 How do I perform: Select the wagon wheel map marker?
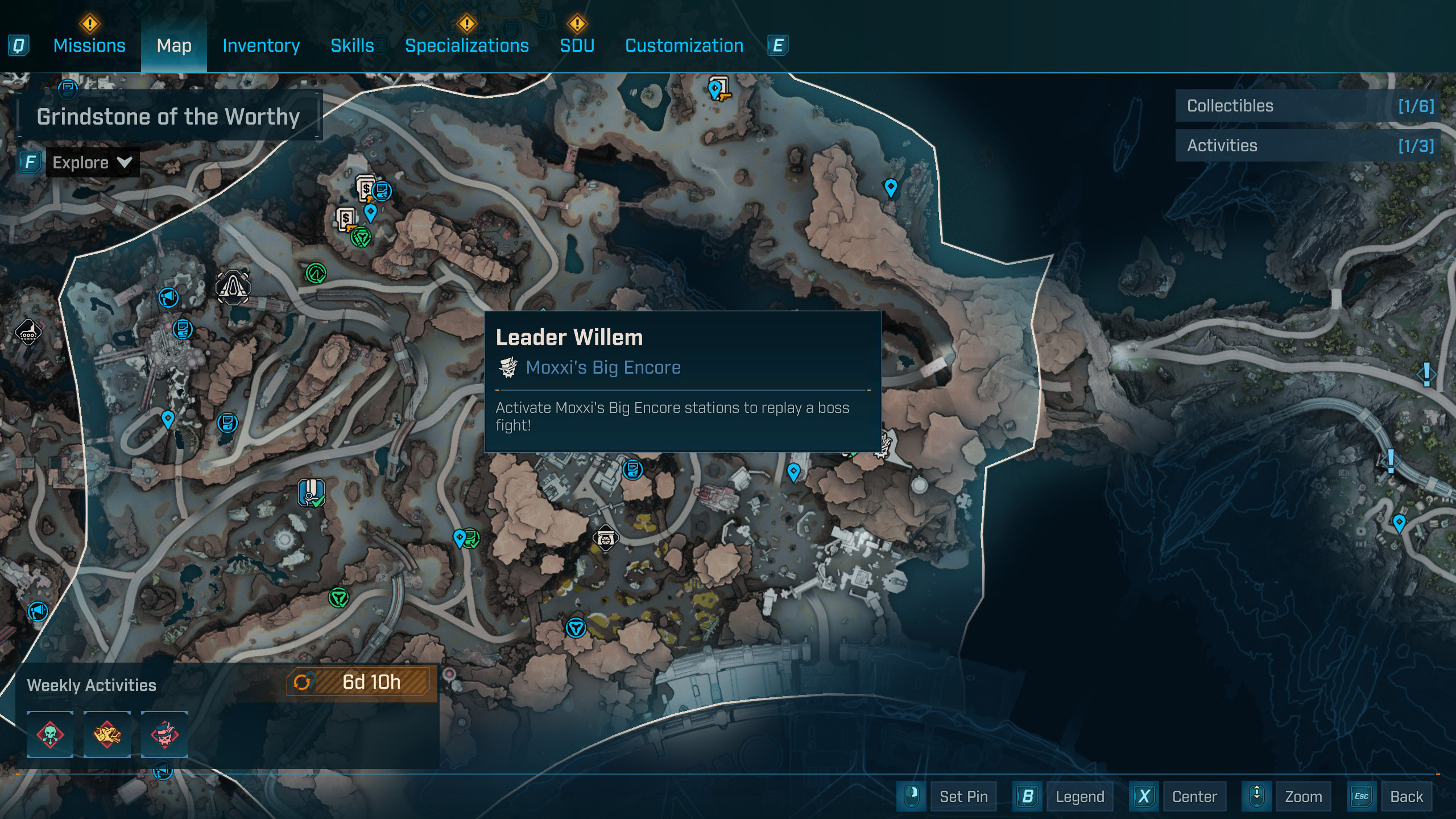605,538
